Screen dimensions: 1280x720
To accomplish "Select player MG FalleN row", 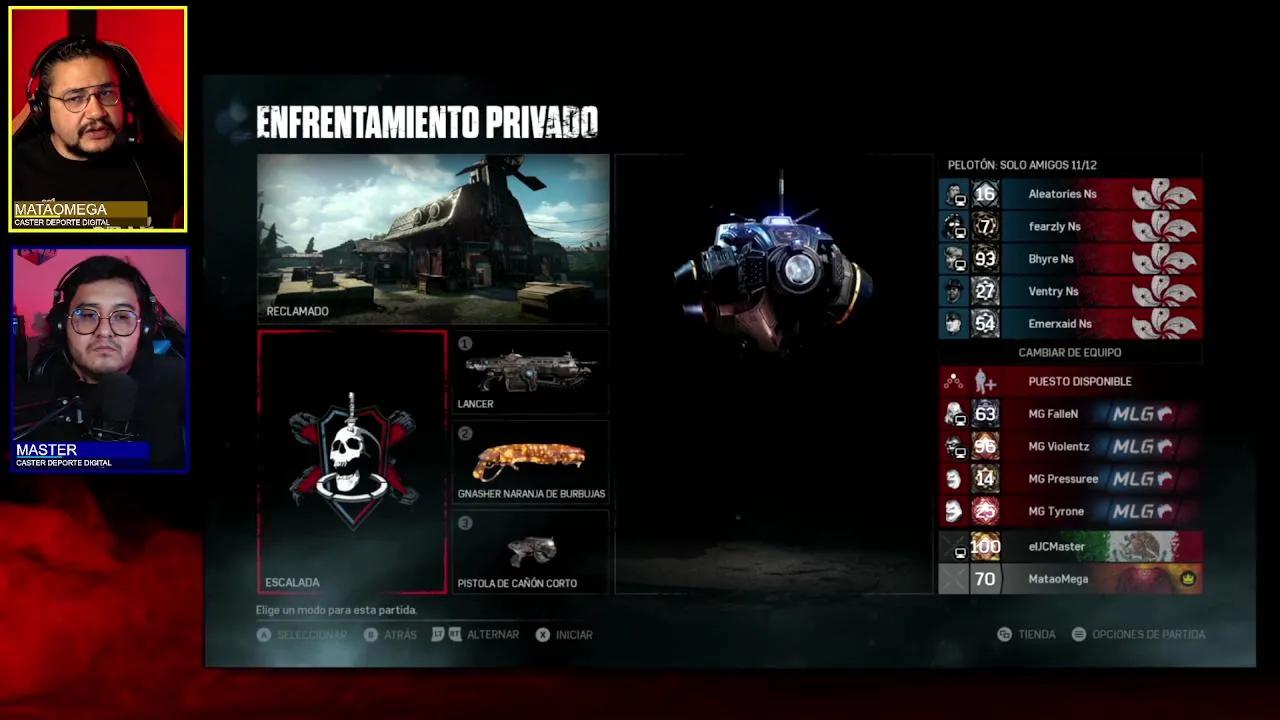I will click(1069, 414).
